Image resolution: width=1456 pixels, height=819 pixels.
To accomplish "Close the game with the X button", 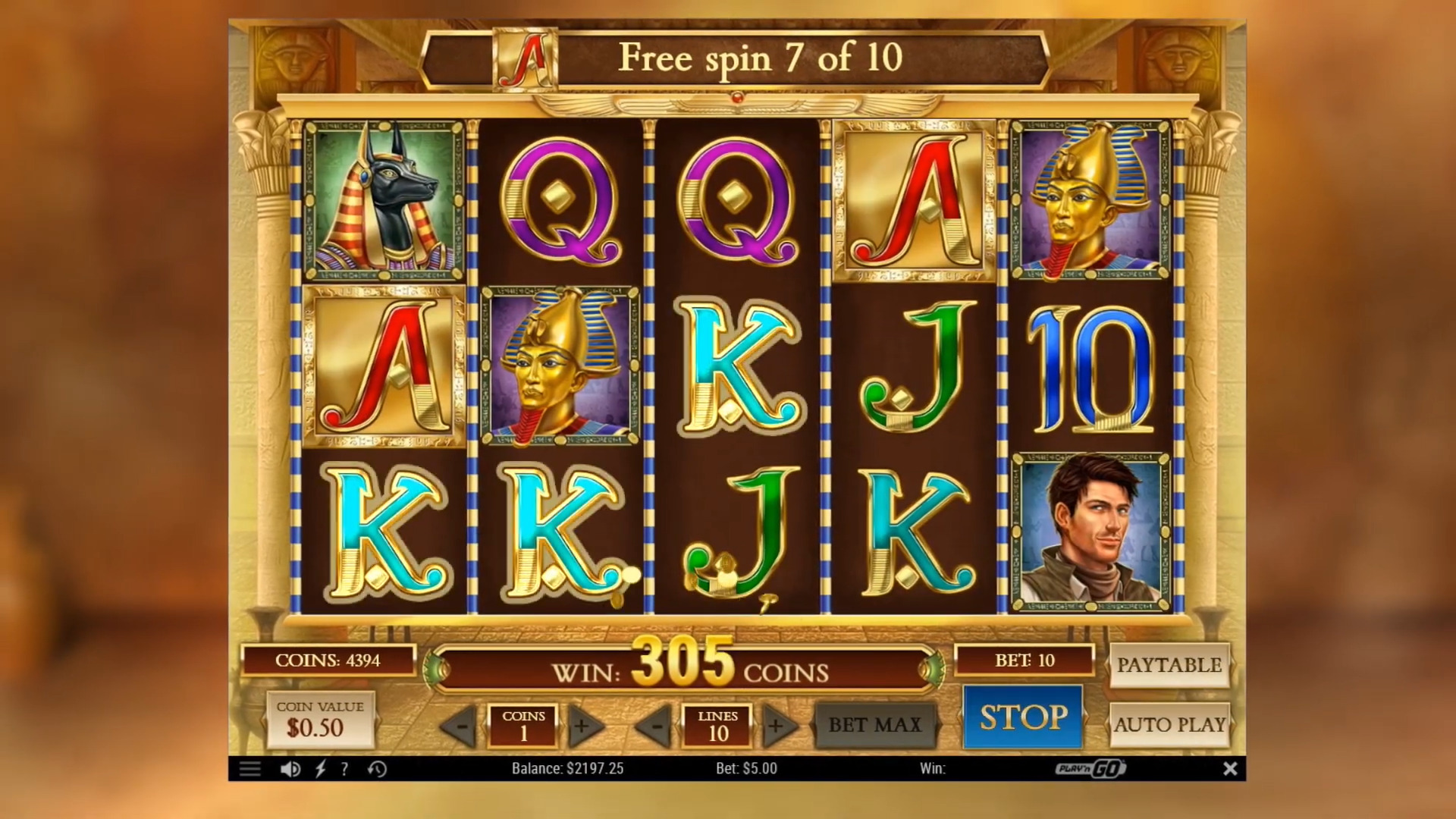I will pos(1230,769).
